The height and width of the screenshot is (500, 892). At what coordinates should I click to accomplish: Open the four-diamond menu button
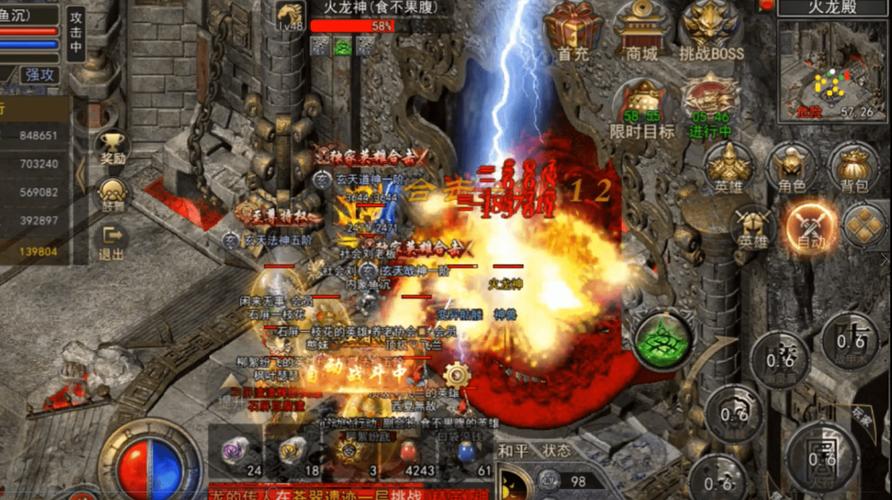pyautogui.click(x=864, y=225)
